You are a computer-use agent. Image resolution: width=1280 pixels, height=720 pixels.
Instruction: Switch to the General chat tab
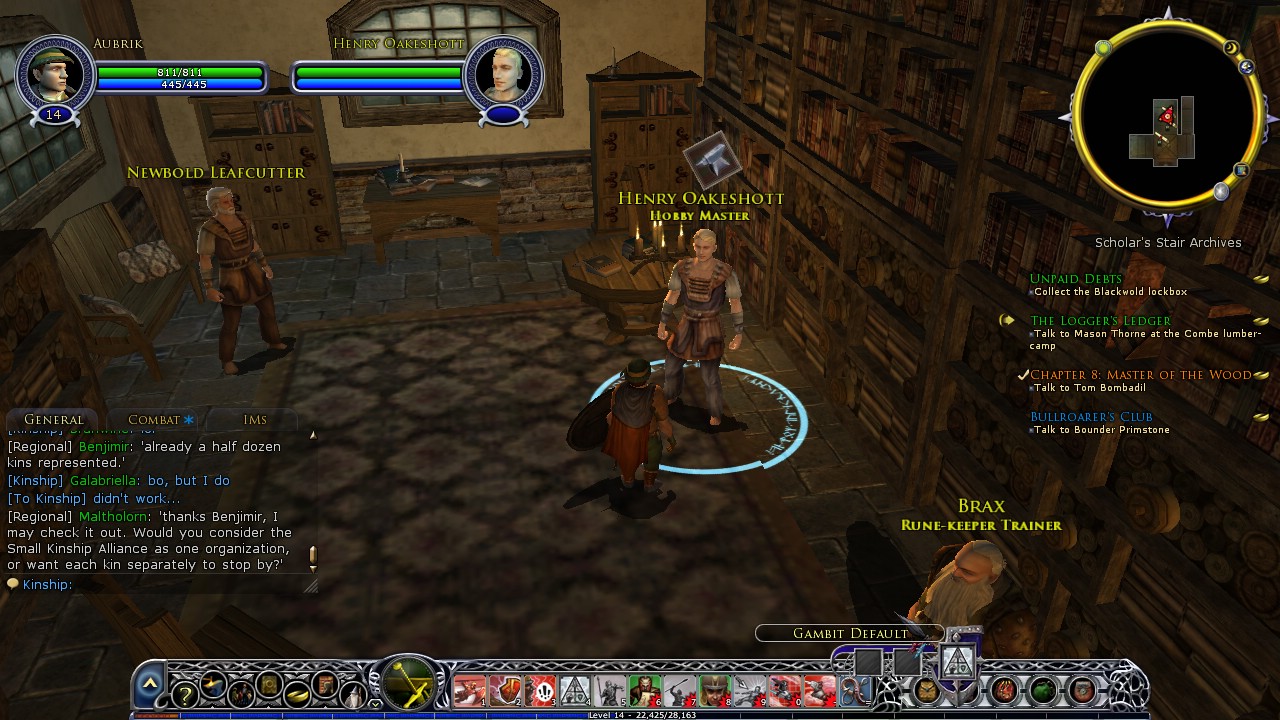pos(53,420)
